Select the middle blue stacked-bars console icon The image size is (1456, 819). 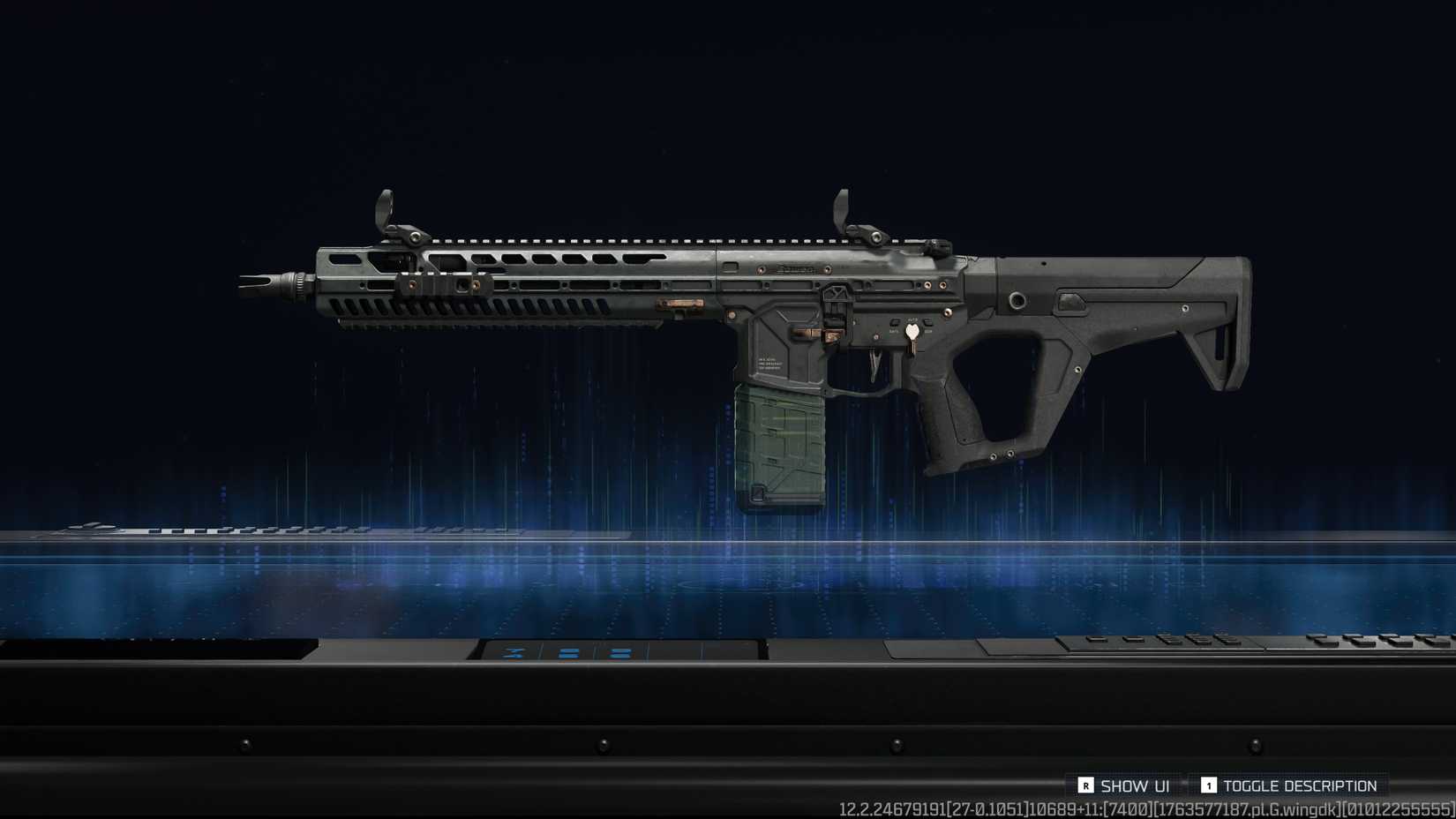[x=569, y=653]
